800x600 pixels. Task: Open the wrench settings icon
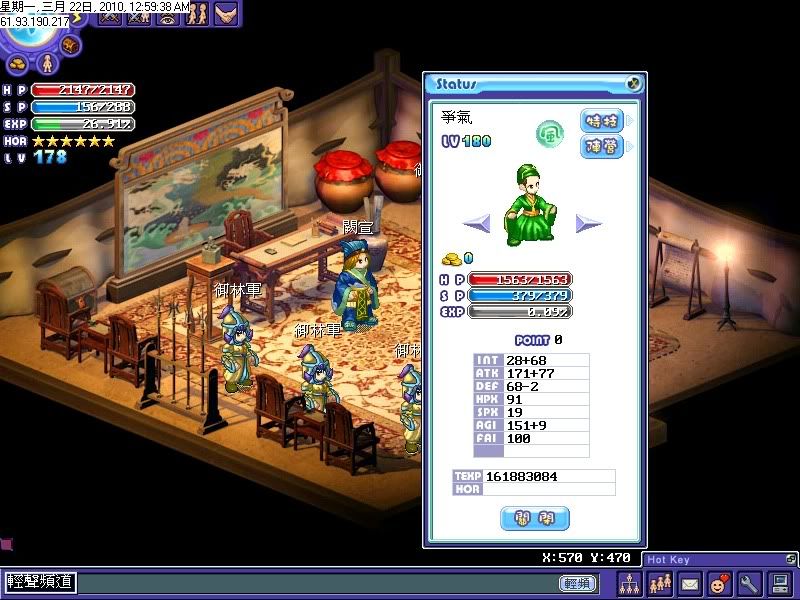748,583
